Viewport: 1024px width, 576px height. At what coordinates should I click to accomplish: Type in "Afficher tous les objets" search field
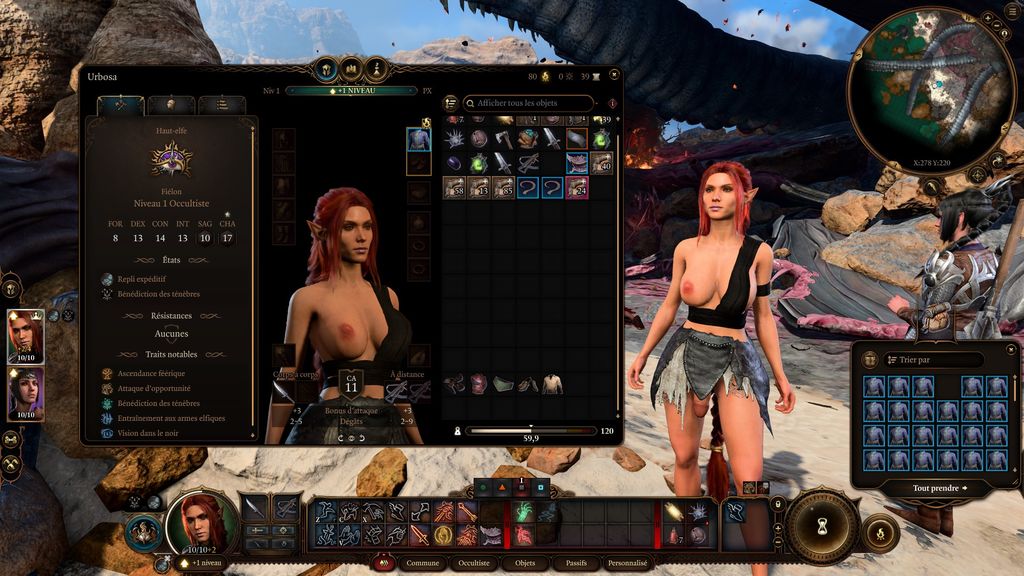(528, 103)
